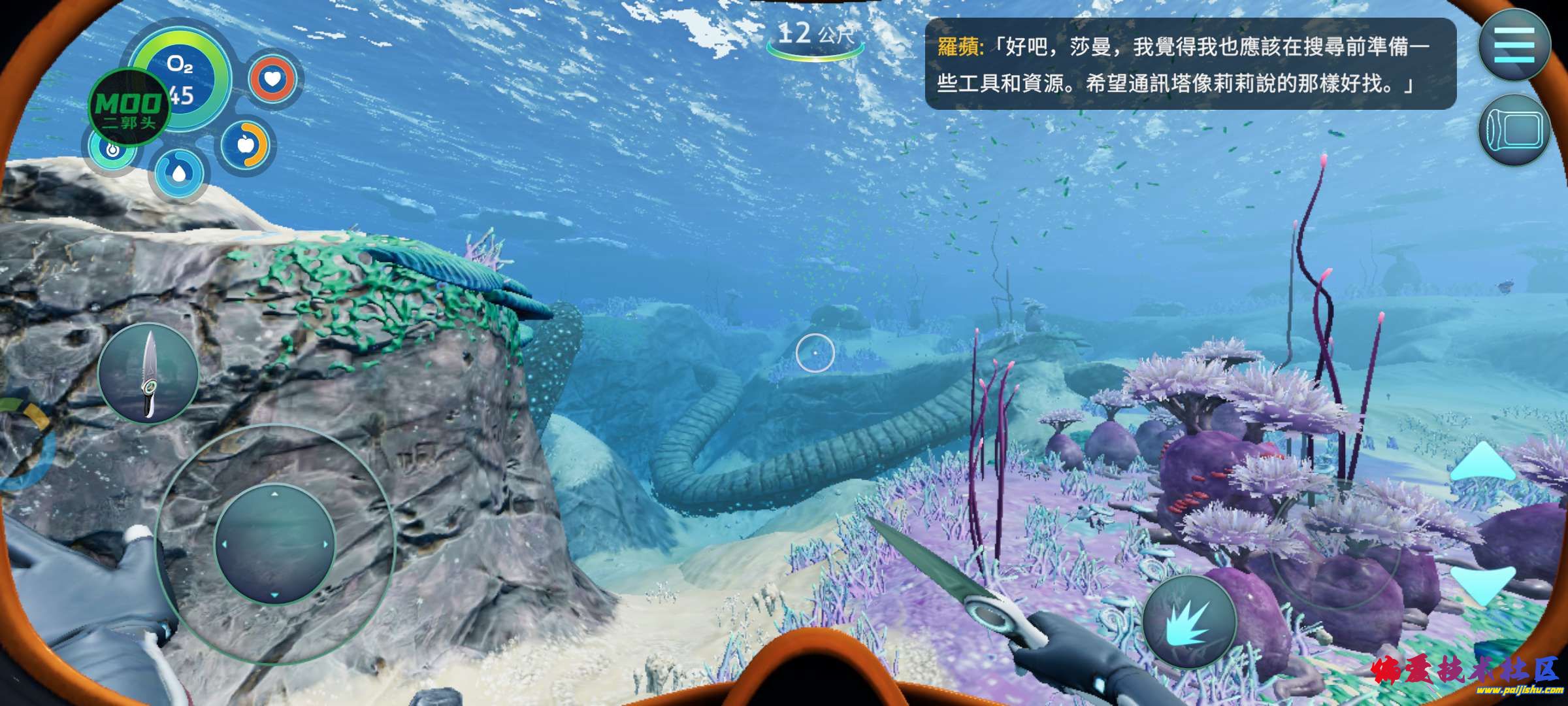Tap the virtual movement joystick center
This screenshot has height=706, width=1568.
click(274, 544)
